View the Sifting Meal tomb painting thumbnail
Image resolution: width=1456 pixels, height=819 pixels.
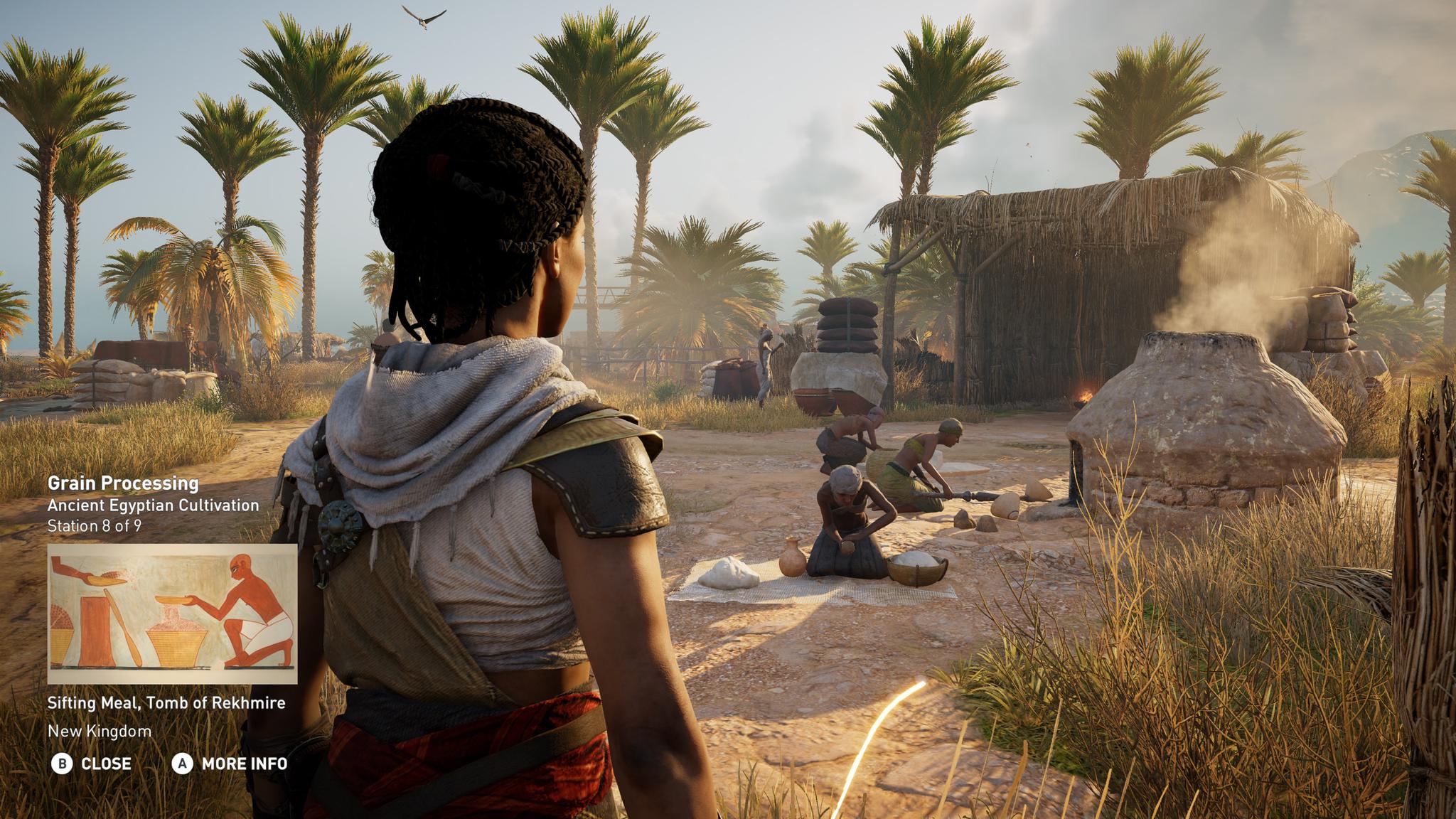coord(172,612)
